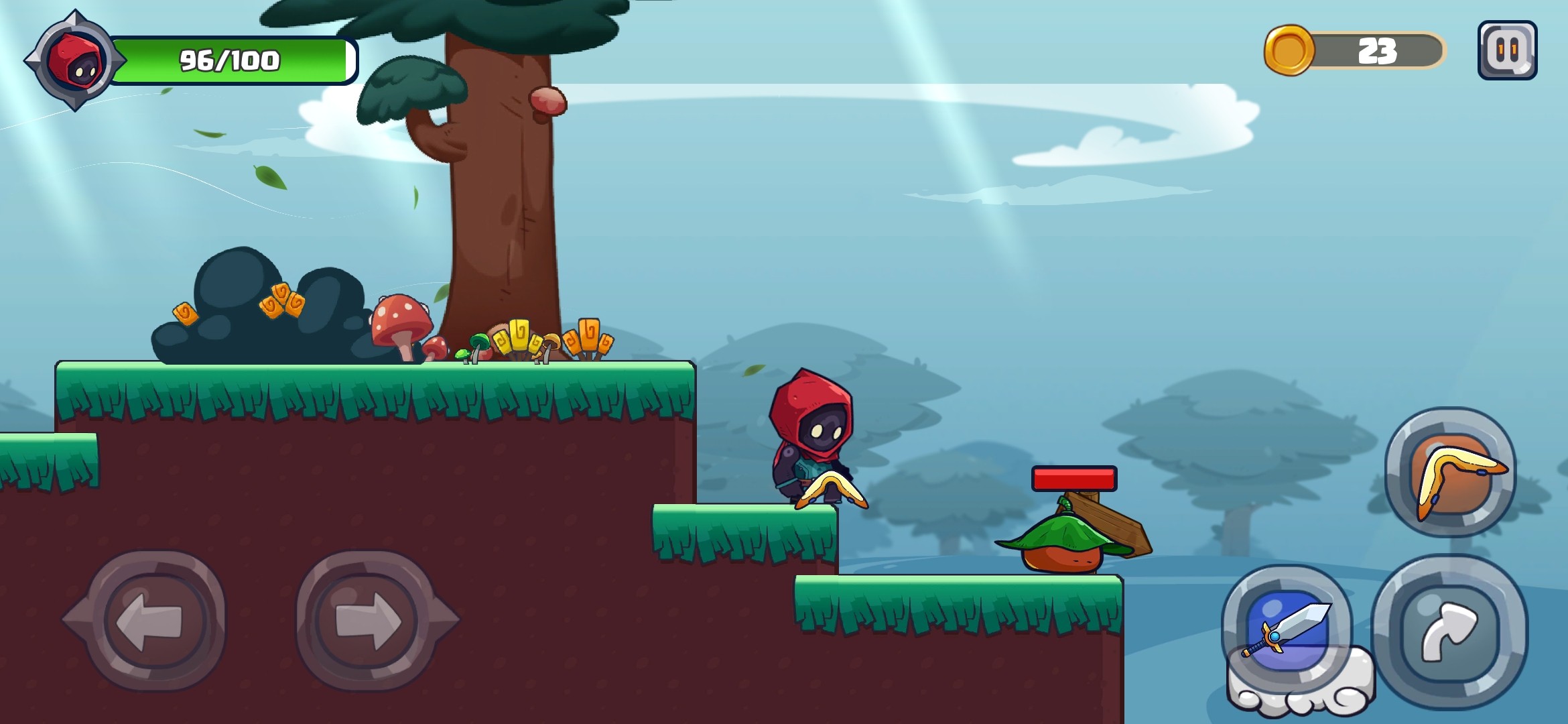
Task: Click the red hooded hero portrait
Action: (x=75, y=61)
